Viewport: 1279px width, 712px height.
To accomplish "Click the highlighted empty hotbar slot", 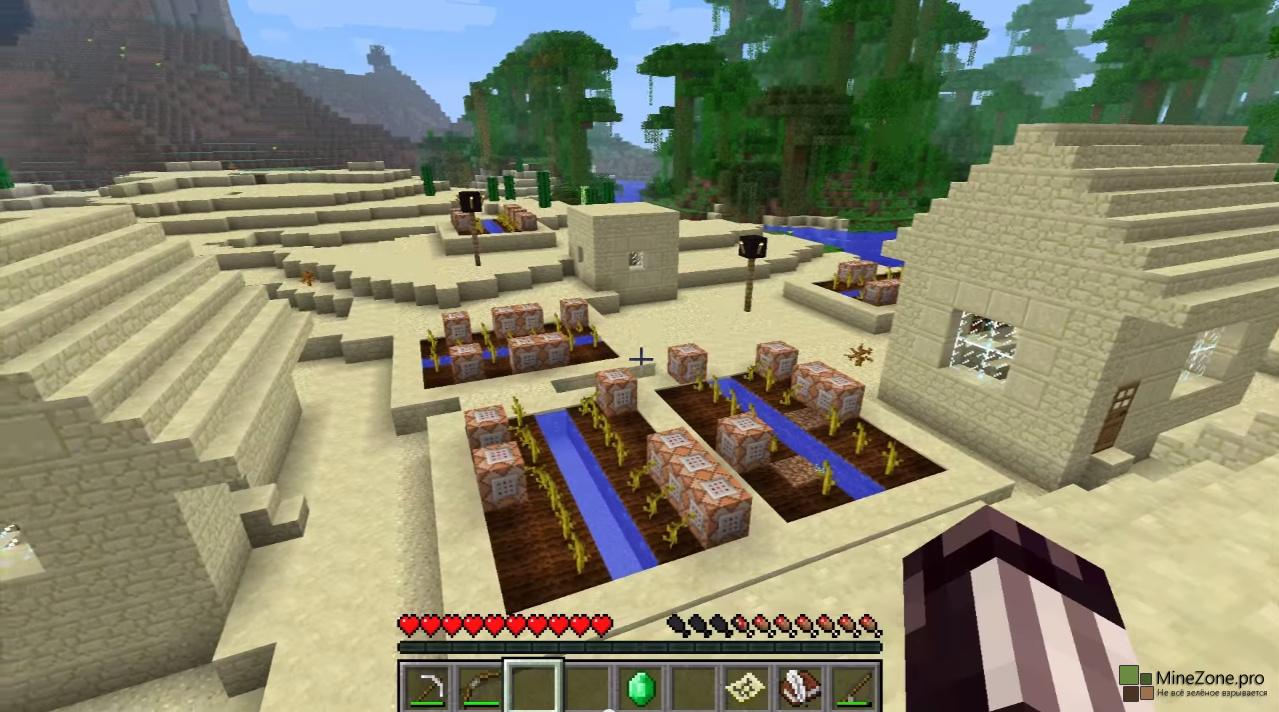I will pyautogui.click(x=533, y=687).
